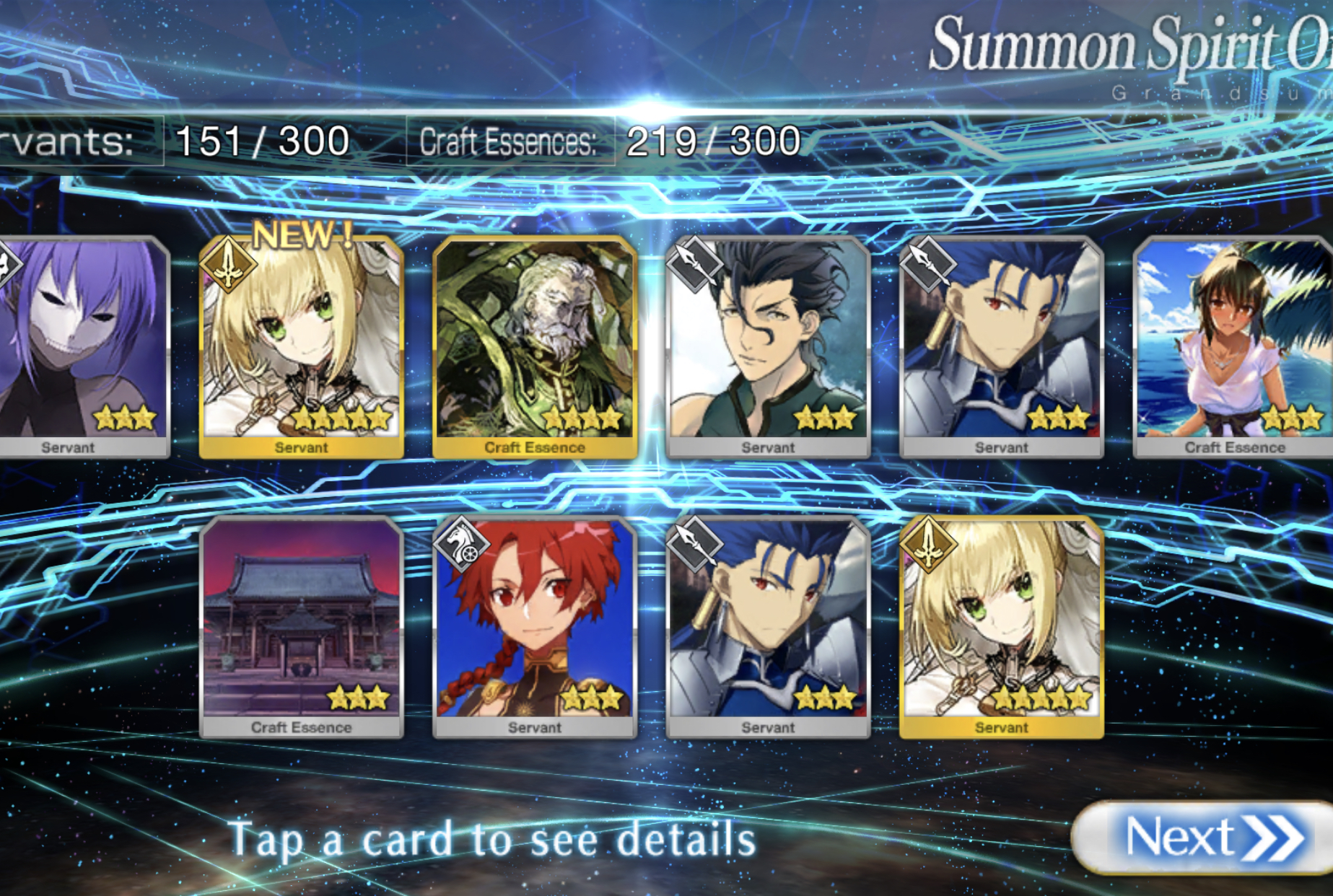This screenshot has height=896, width=1333.
Task: View the temple building Craft Essence card
Action: click(x=301, y=626)
